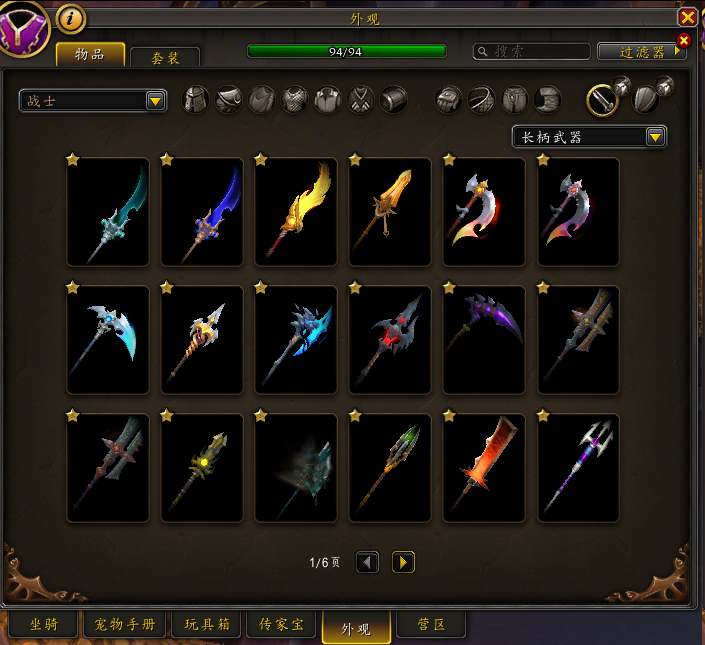Show the 传家宝 heirlooms tab
Viewport: 705px width, 645px height.
282,626
